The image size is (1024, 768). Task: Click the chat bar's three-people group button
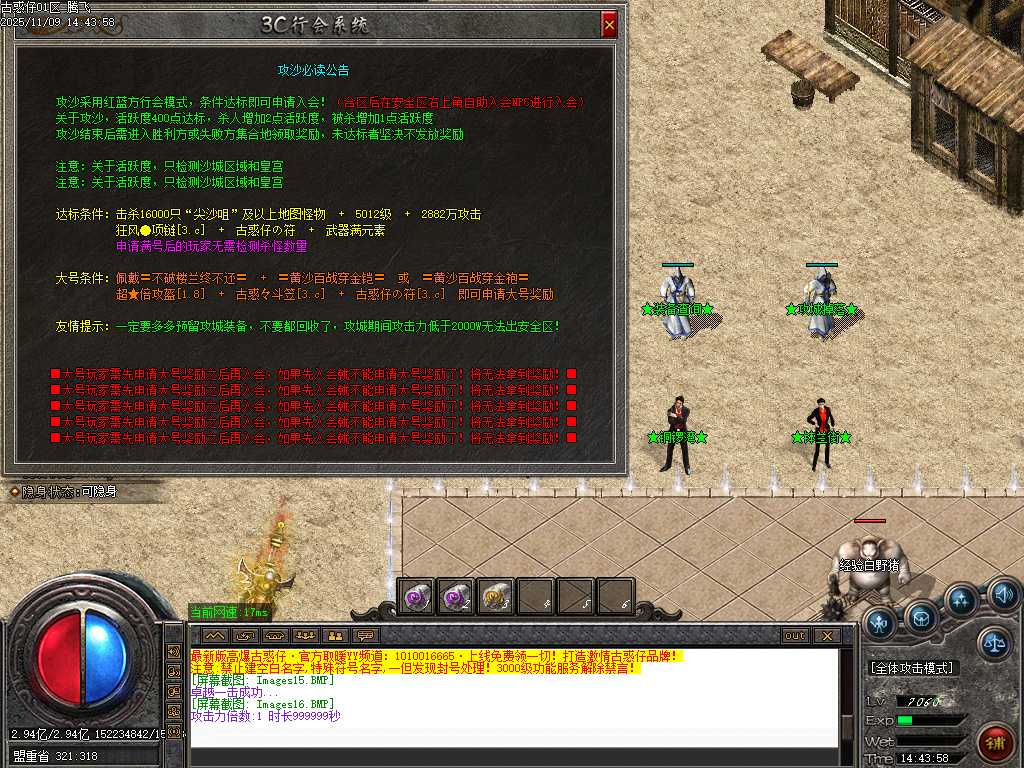click(305, 635)
